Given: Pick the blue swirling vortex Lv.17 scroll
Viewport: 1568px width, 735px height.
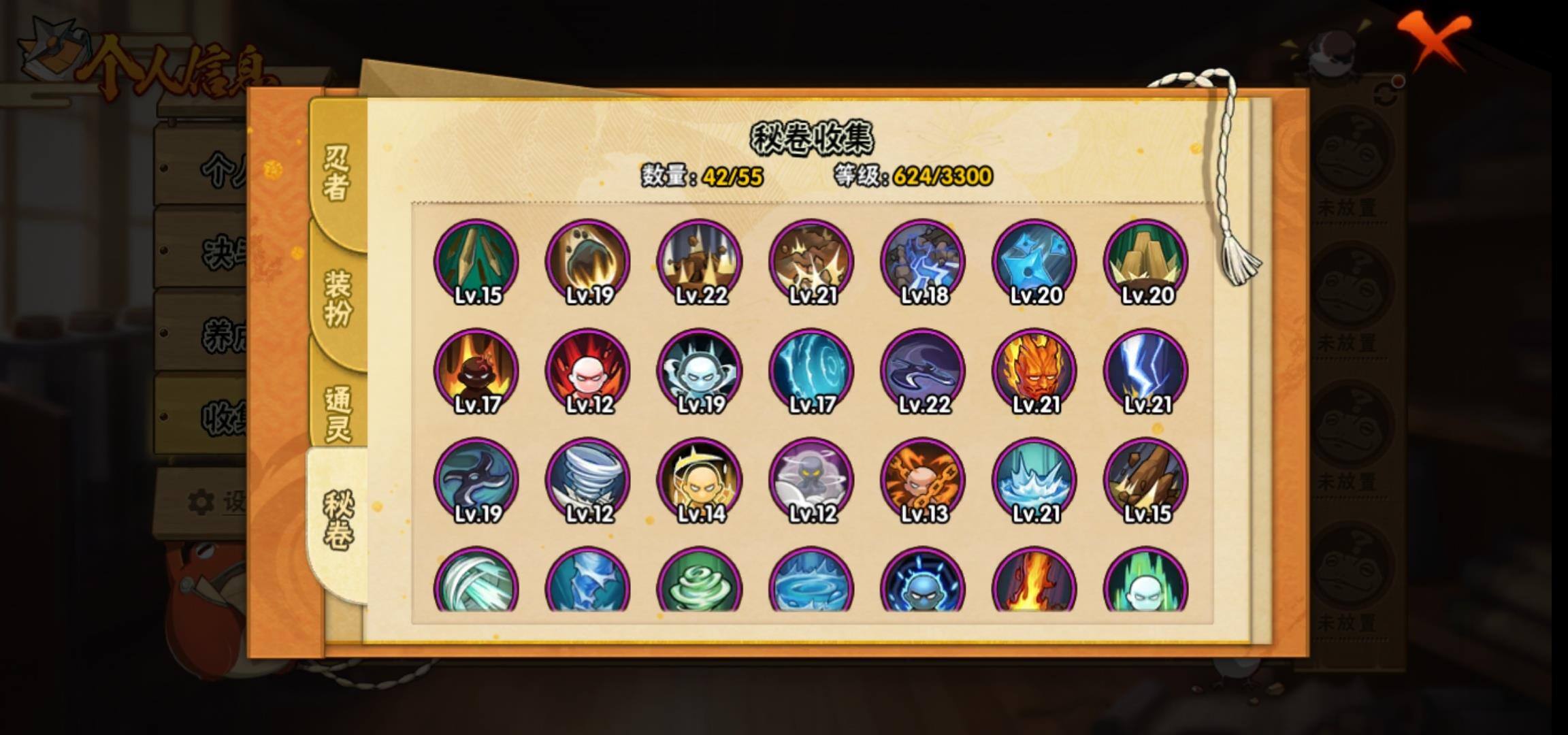Looking at the screenshot, I should 811,372.
